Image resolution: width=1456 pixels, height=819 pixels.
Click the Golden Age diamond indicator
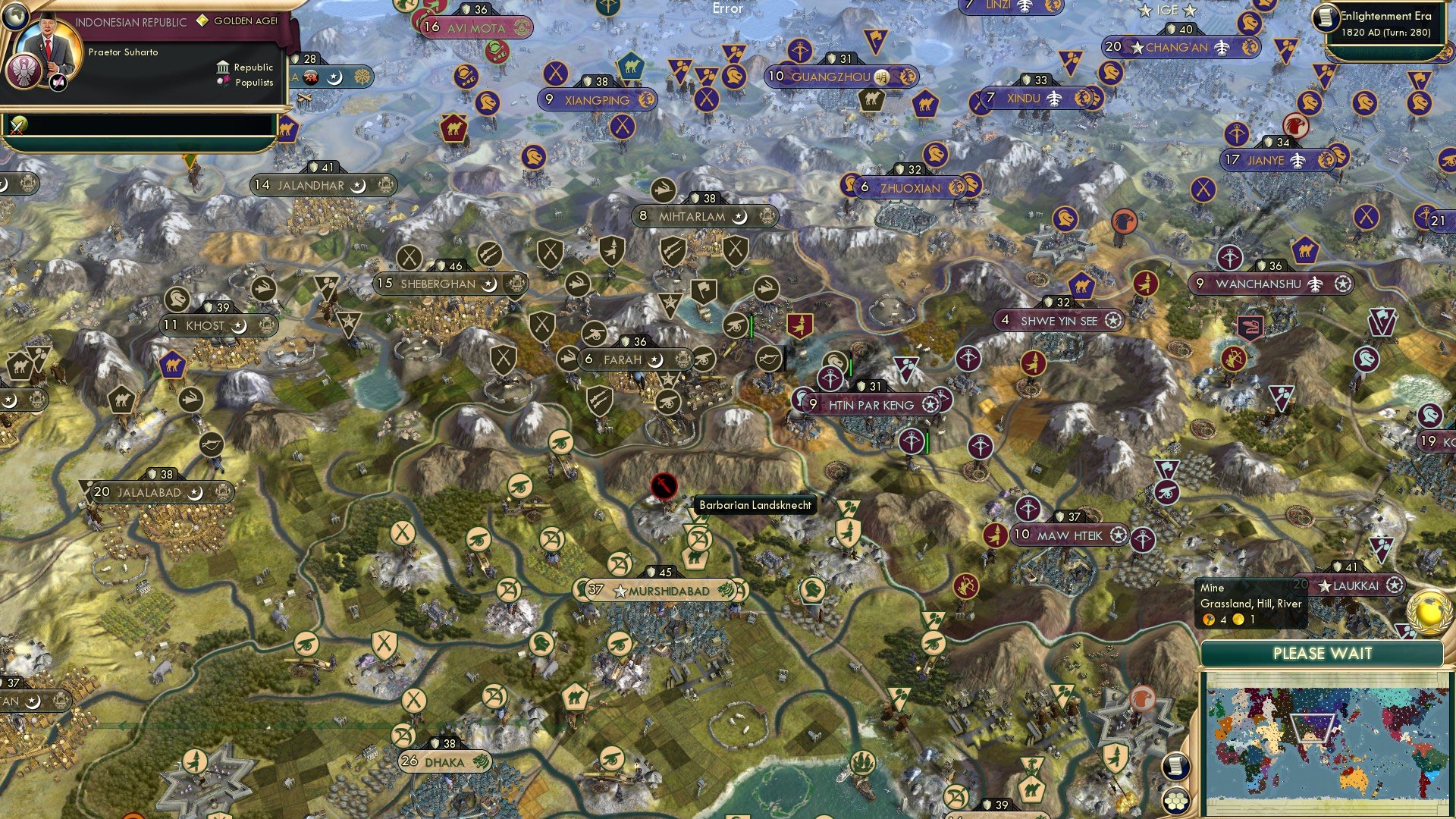tap(202, 20)
